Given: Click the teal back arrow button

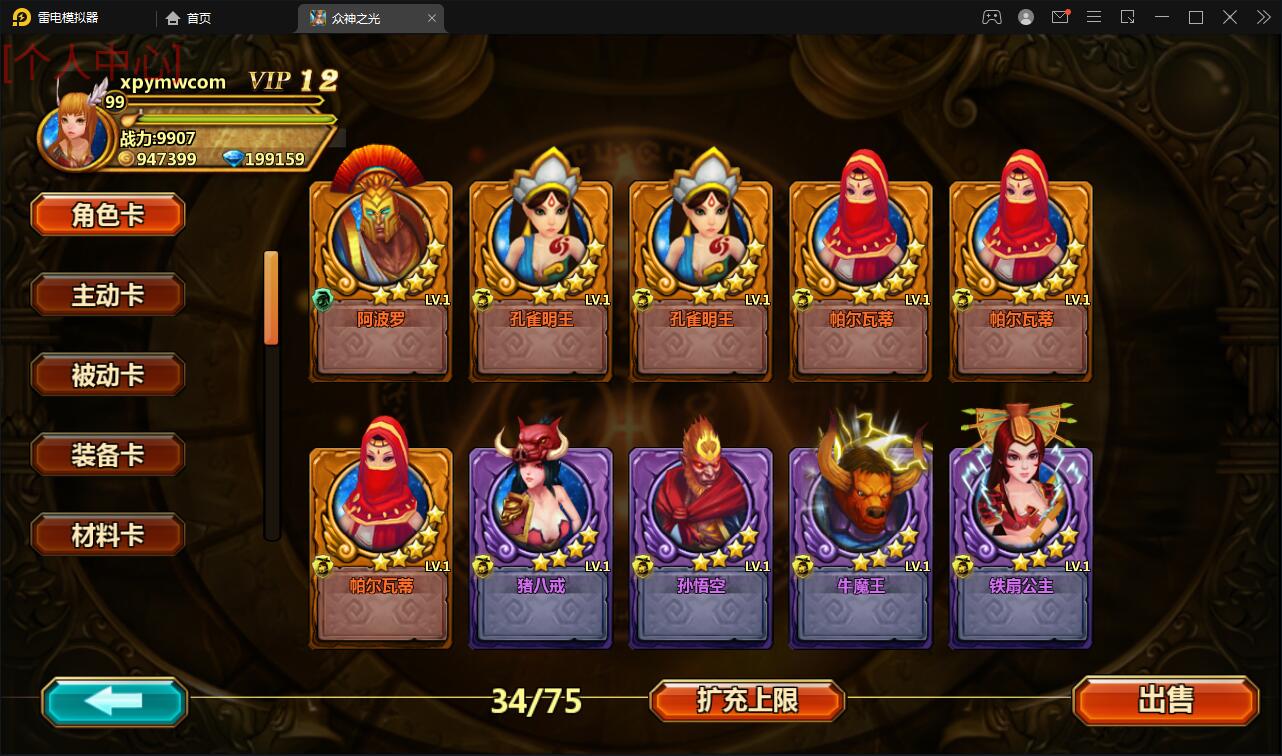Looking at the screenshot, I should [x=114, y=701].
